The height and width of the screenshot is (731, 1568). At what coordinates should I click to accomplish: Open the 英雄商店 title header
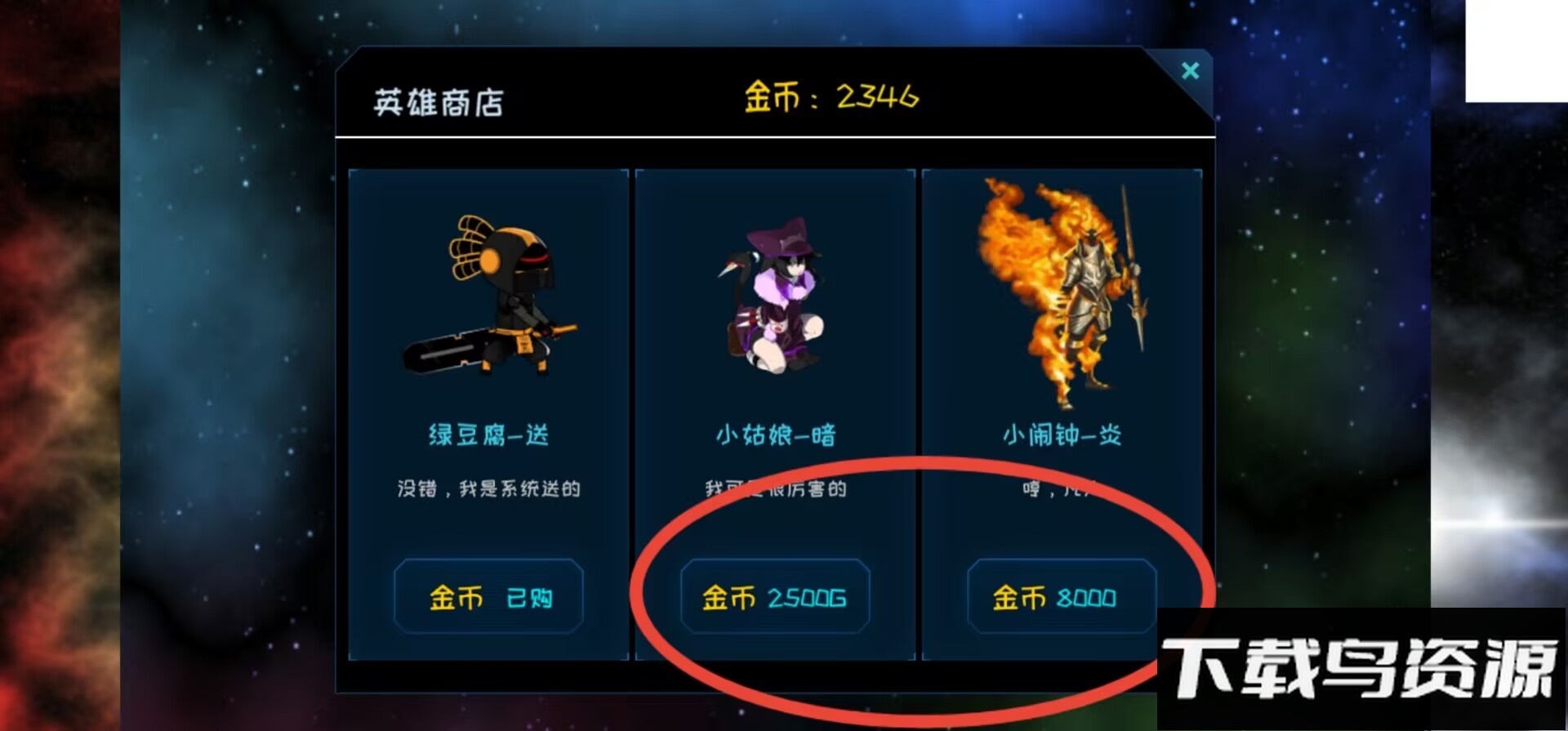439,100
